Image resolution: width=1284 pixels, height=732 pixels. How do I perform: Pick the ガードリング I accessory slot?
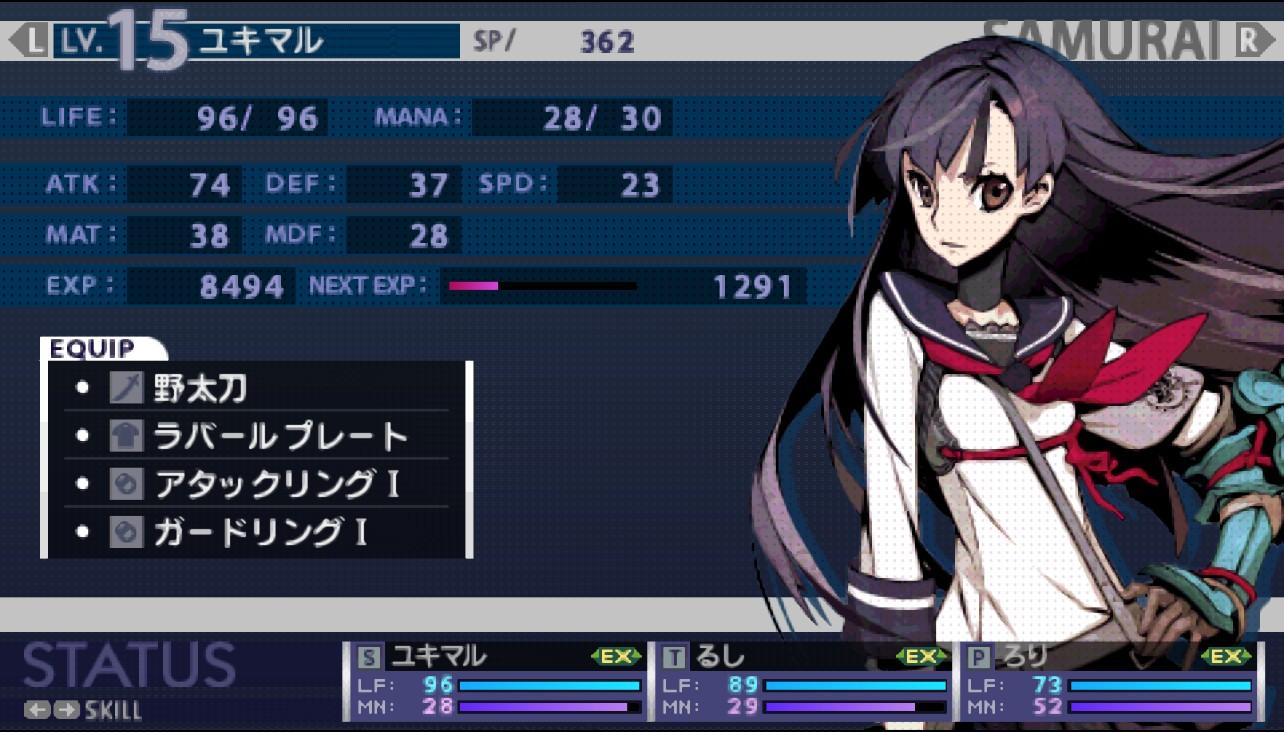(255, 532)
